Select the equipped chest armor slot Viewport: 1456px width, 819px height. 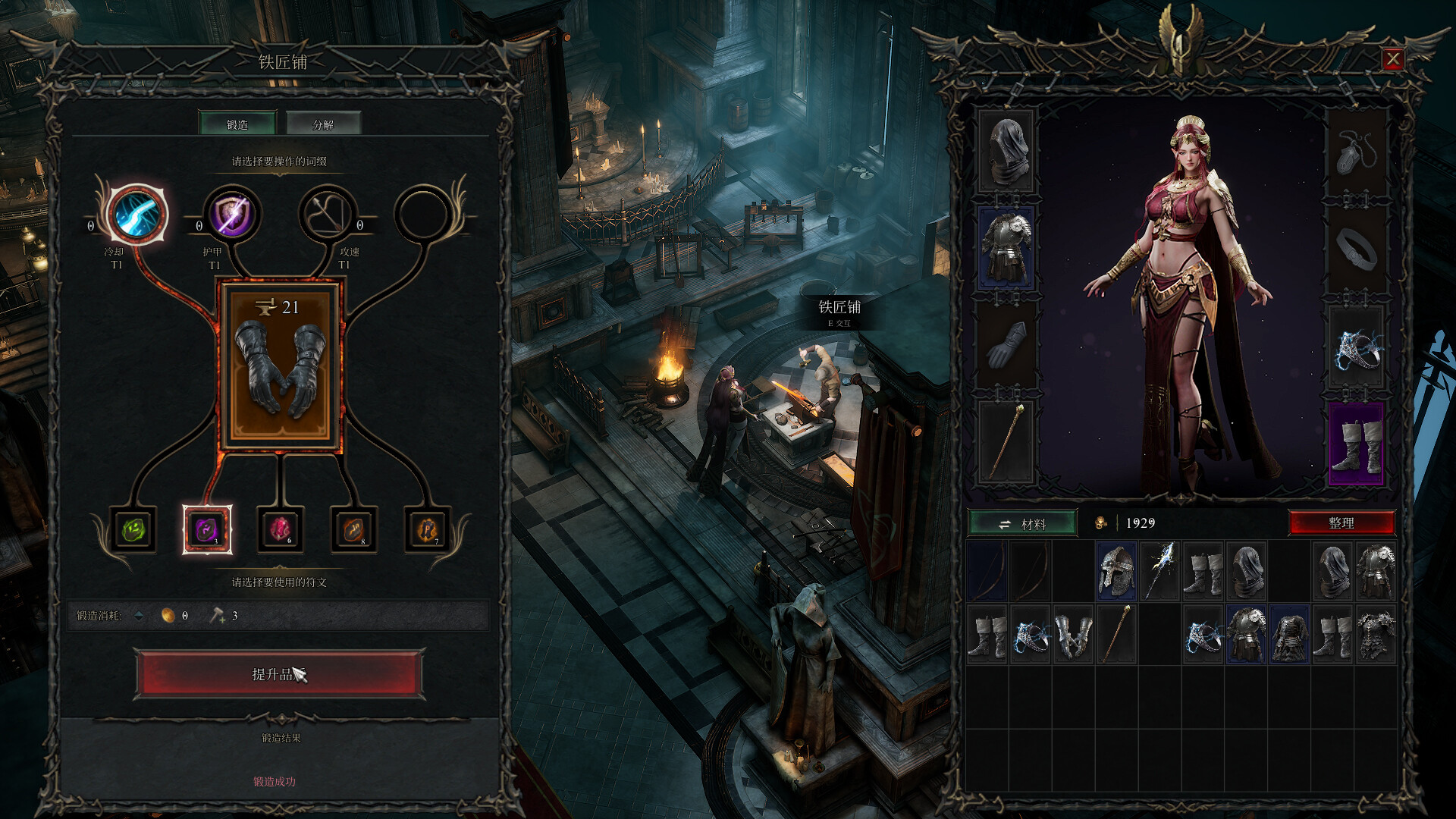(x=1006, y=247)
